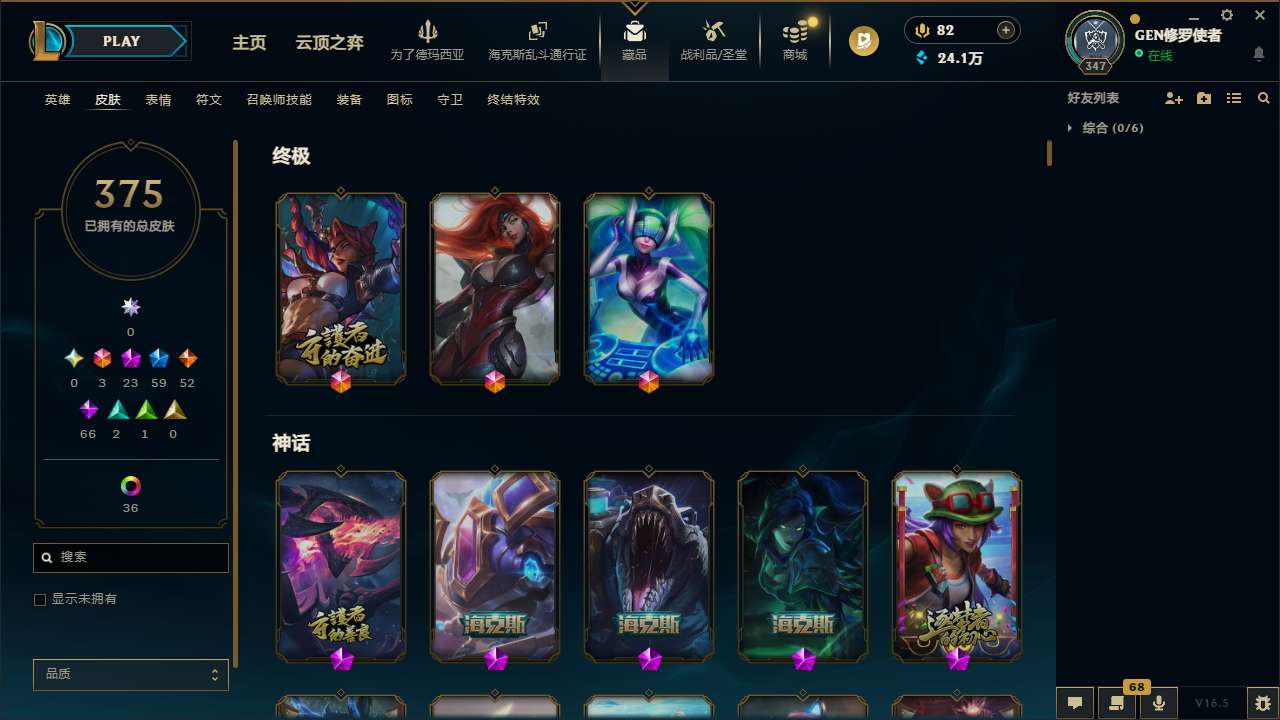Open the 品质 quality dropdown
The image size is (1280, 720).
tap(130, 674)
